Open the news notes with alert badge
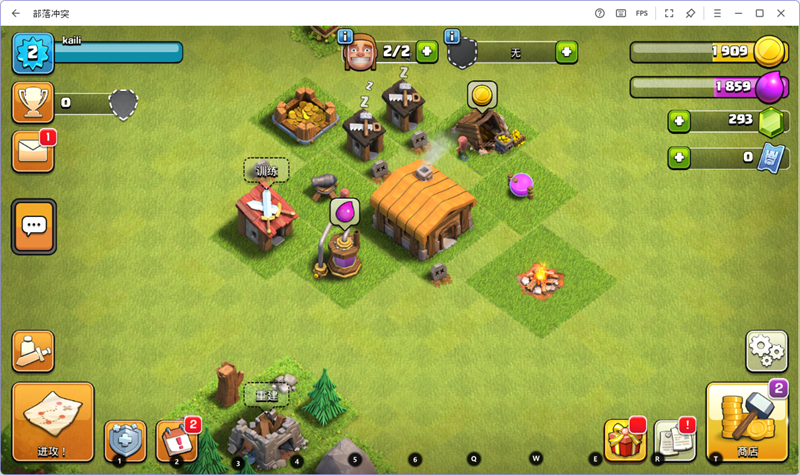The width and height of the screenshot is (800, 475). [x=674, y=440]
